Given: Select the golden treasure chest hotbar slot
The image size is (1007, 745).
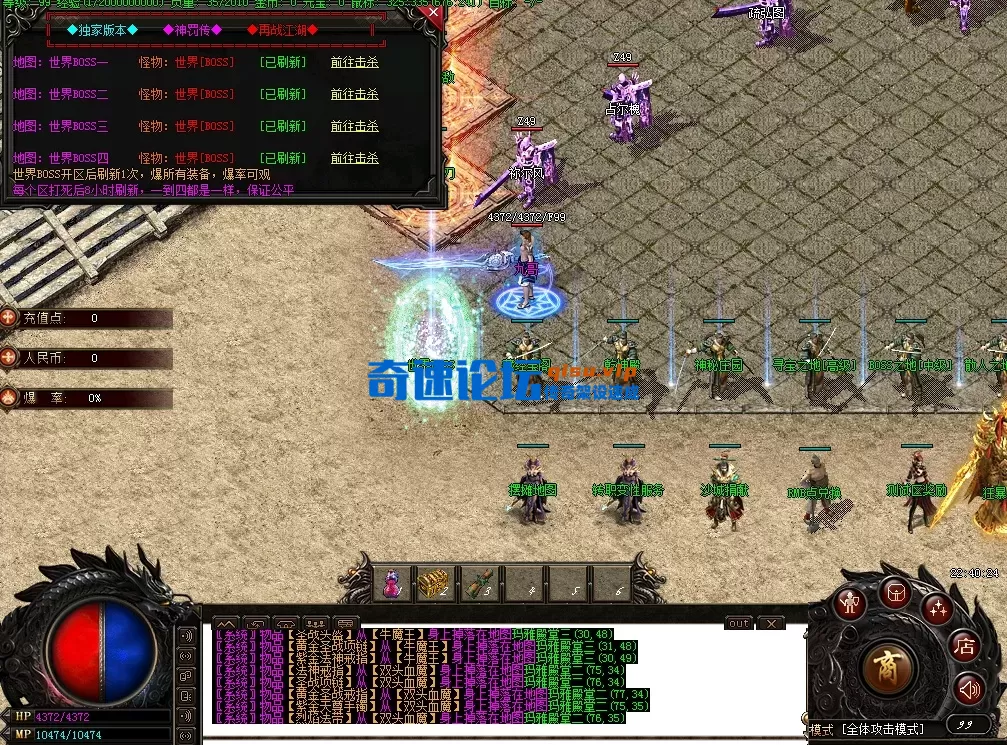Looking at the screenshot, I should pos(434,585).
